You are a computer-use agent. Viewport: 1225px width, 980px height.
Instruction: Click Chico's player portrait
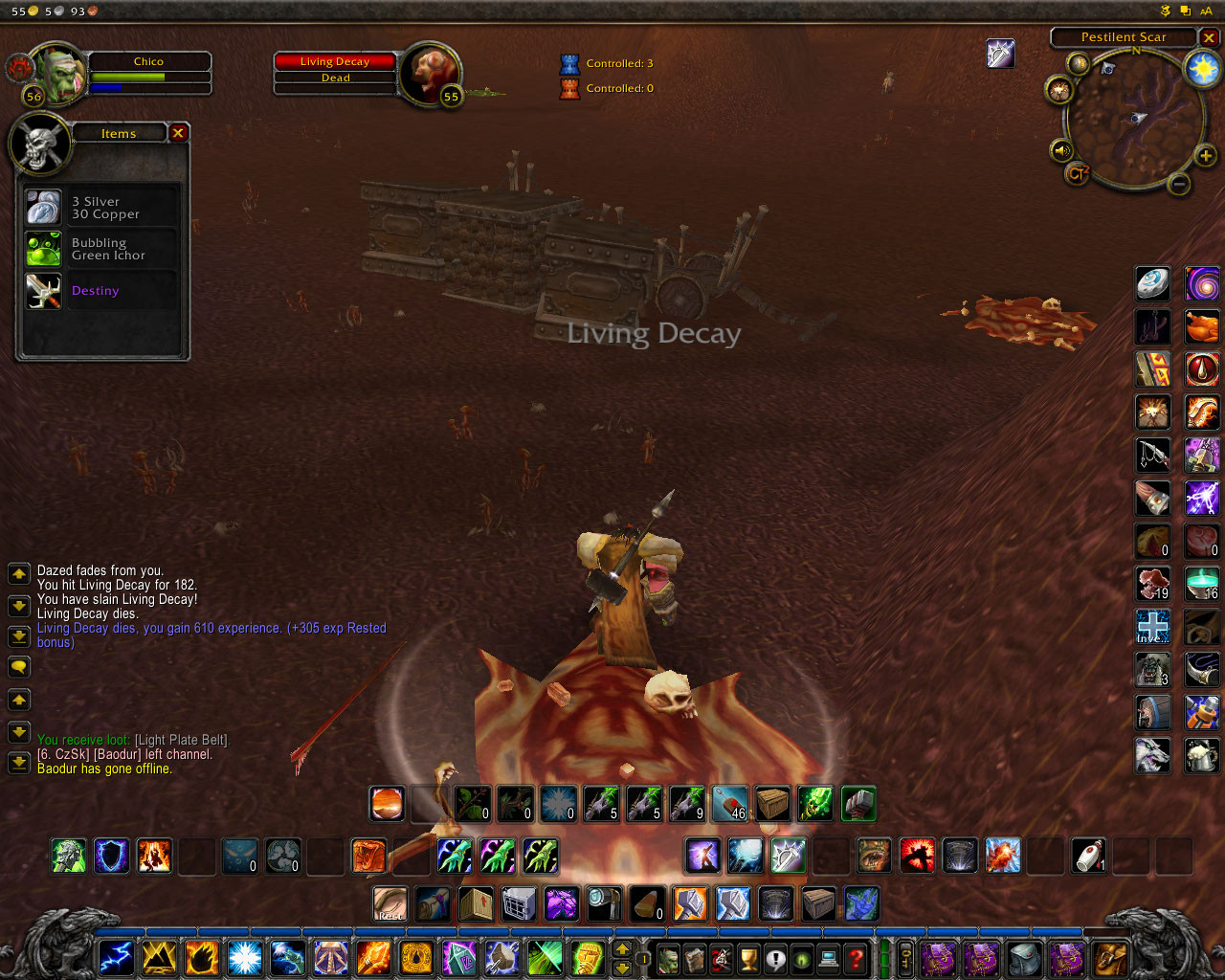pos(59,72)
